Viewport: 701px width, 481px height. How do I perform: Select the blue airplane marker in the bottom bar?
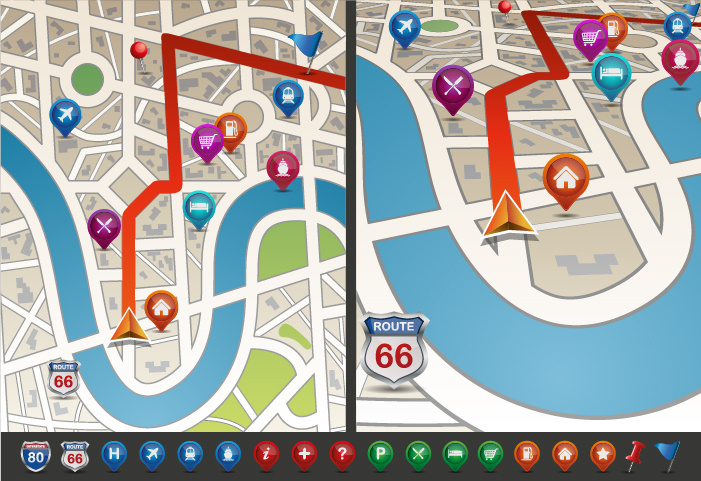tap(152, 455)
